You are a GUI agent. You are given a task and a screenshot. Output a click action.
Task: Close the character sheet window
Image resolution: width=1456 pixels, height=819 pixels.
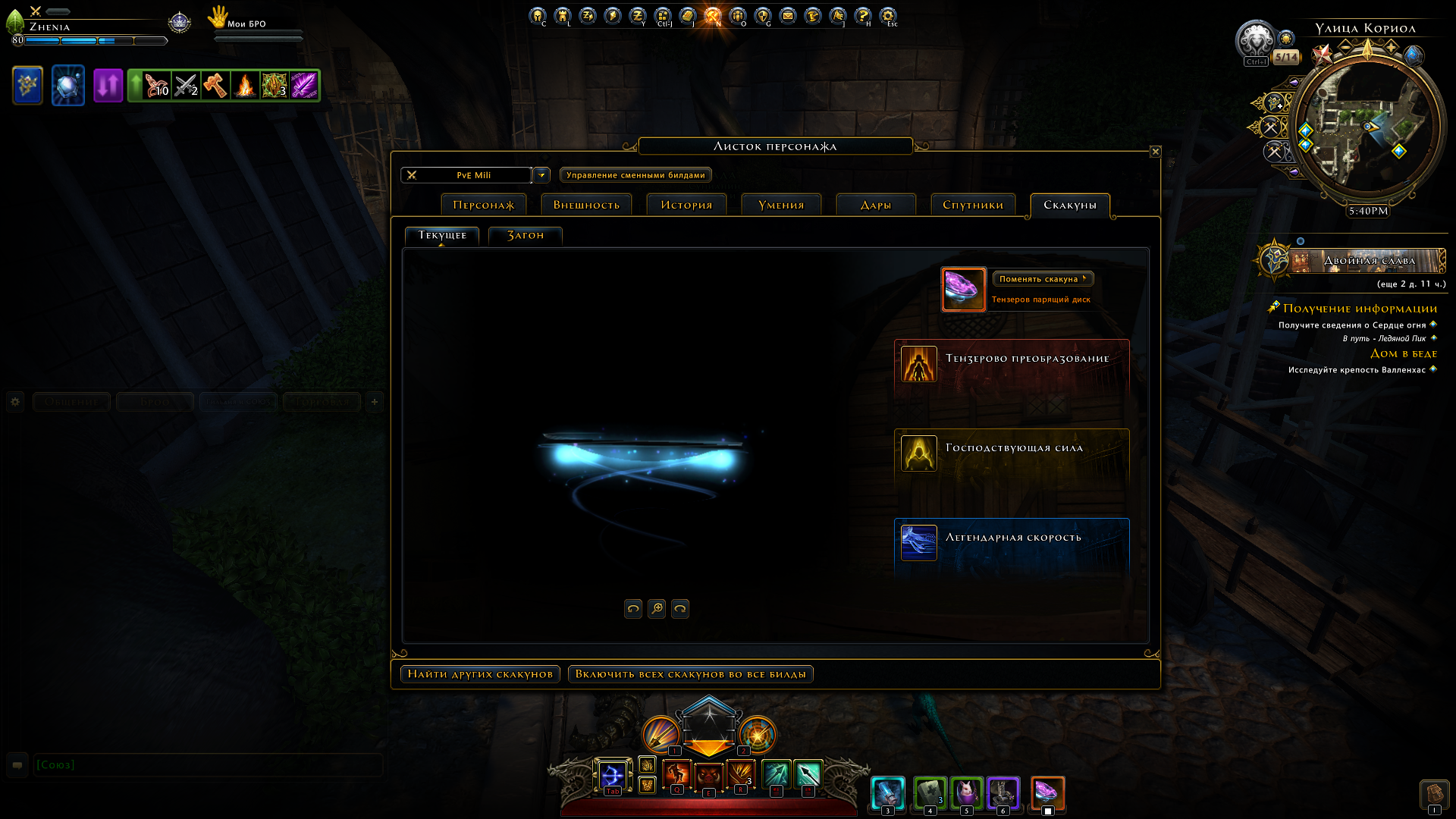click(x=1155, y=152)
